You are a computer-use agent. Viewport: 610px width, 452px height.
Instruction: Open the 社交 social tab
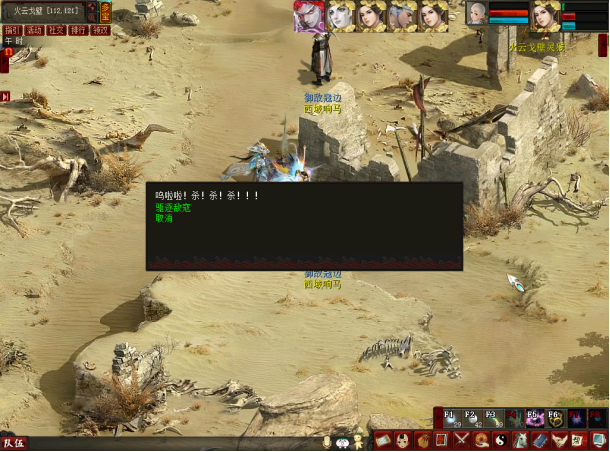(56, 31)
